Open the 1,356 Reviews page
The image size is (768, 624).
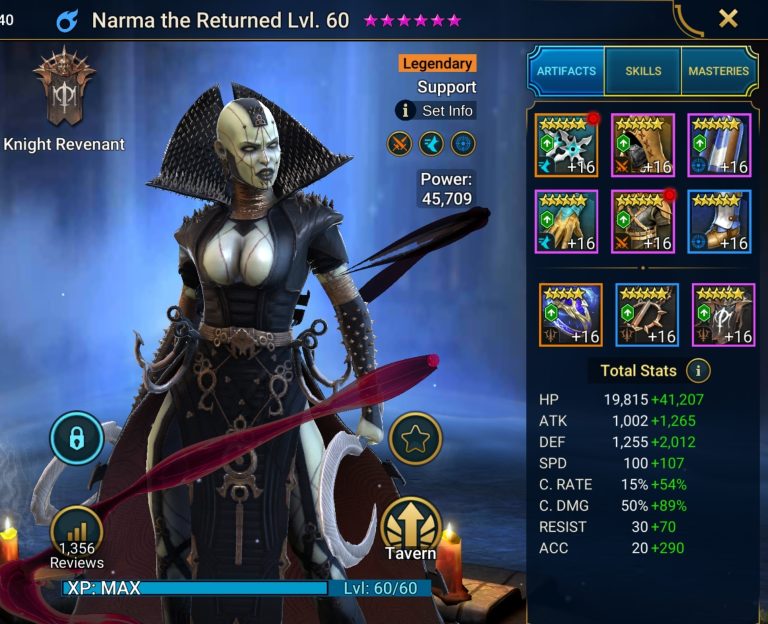(x=76, y=536)
